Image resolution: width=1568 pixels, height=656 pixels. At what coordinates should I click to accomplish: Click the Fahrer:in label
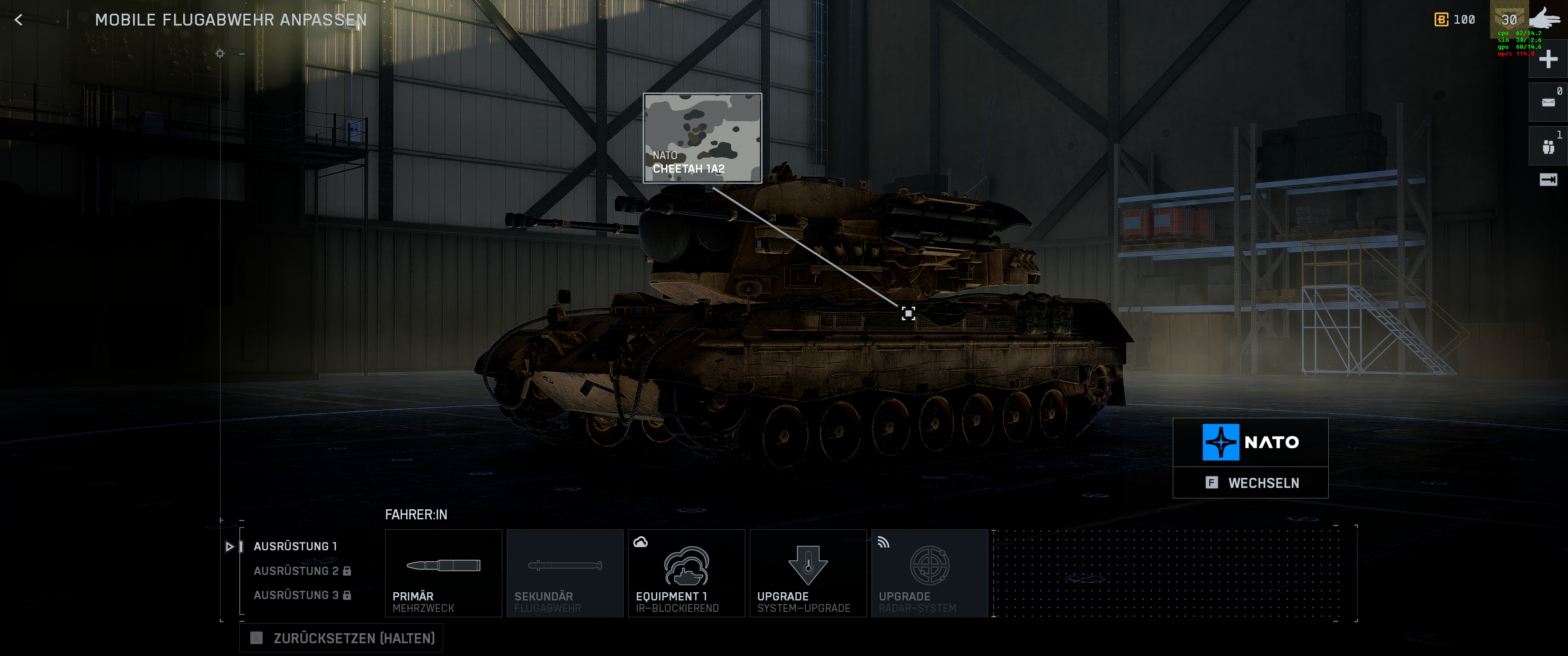pos(416,514)
